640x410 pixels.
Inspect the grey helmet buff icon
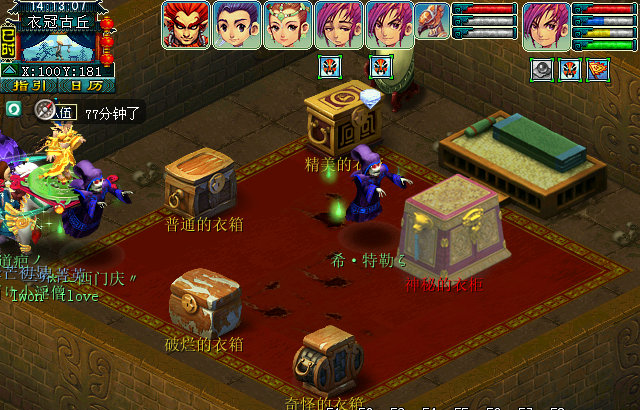pos(541,69)
